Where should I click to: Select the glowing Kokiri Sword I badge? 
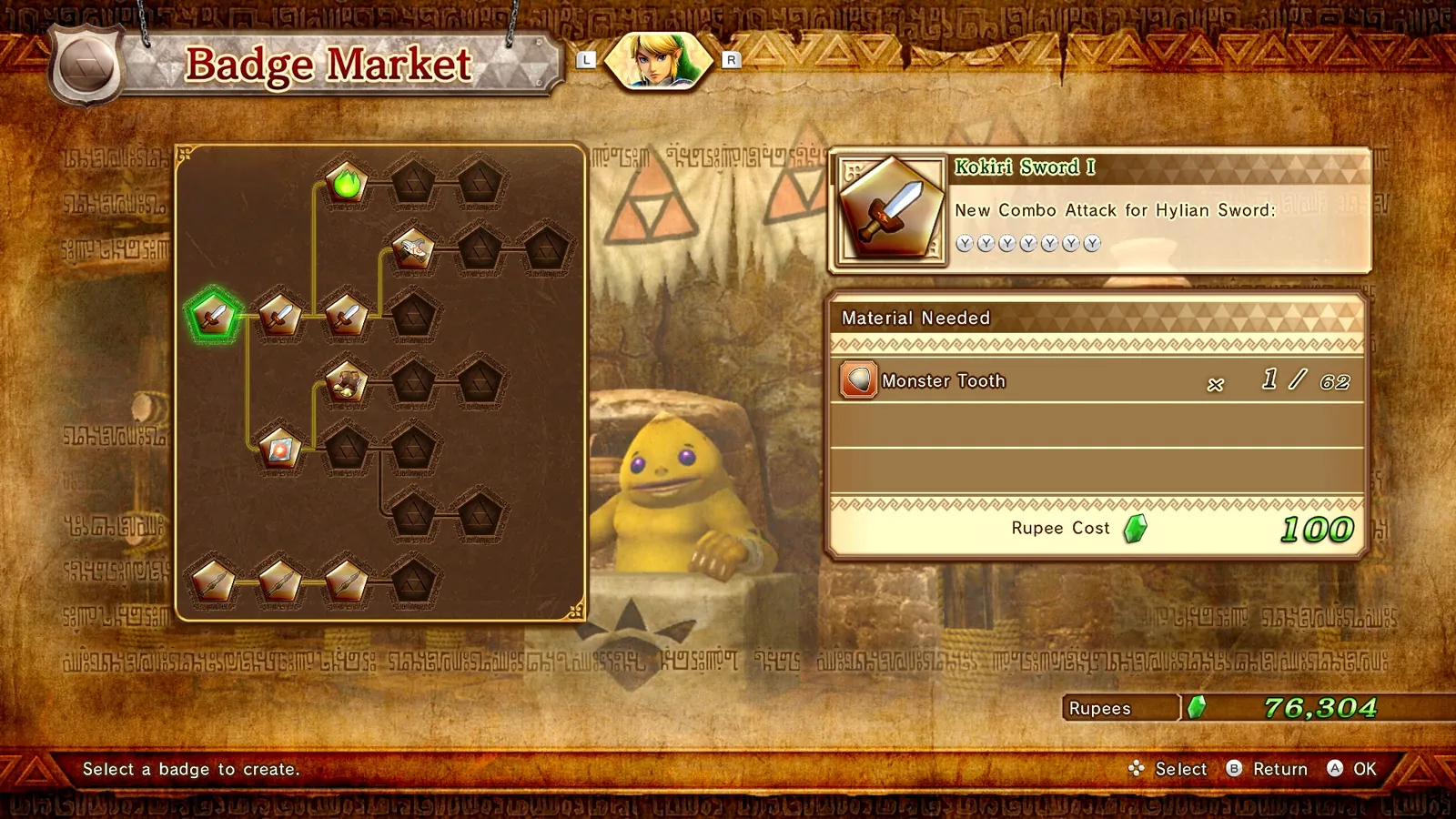coord(211,316)
